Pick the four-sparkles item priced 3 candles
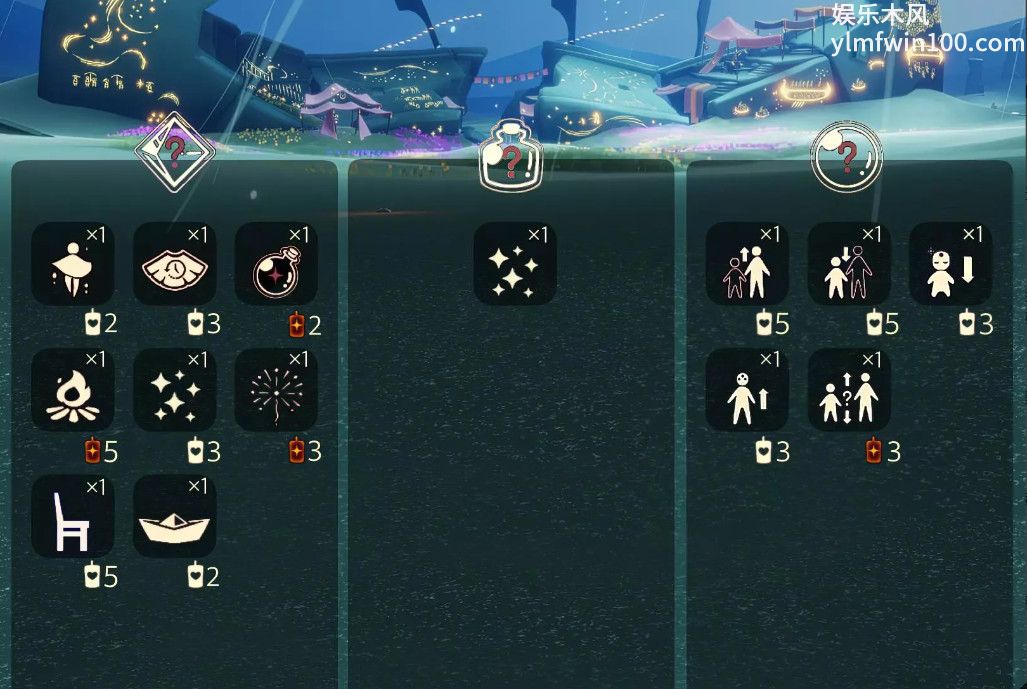Image resolution: width=1027 pixels, height=689 pixels. pyautogui.click(x=174, y=390)
